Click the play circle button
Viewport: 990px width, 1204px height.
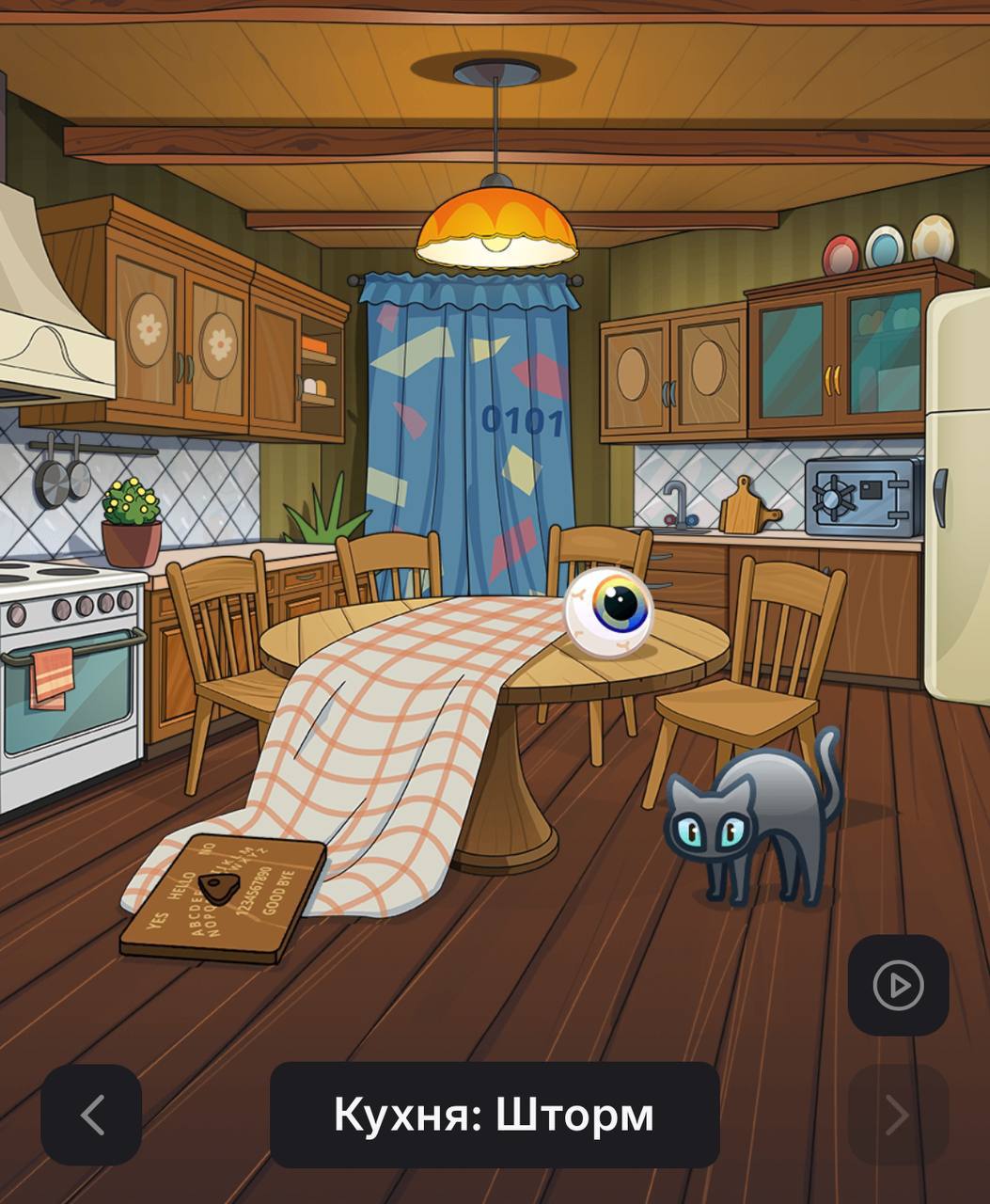pos(898,985)
